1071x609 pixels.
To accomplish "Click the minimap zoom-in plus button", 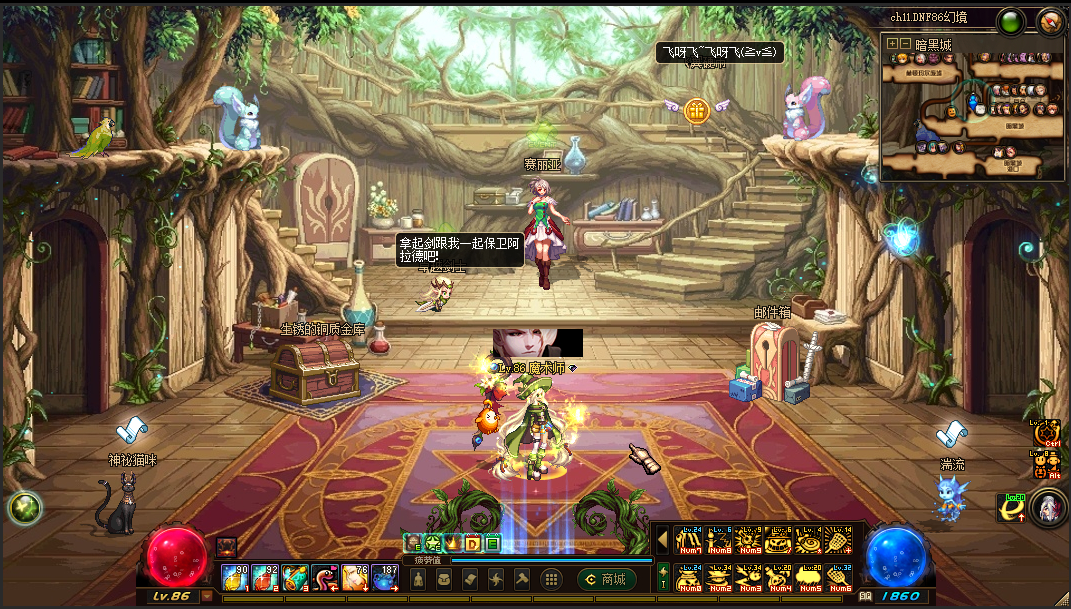I will (892, 44).
